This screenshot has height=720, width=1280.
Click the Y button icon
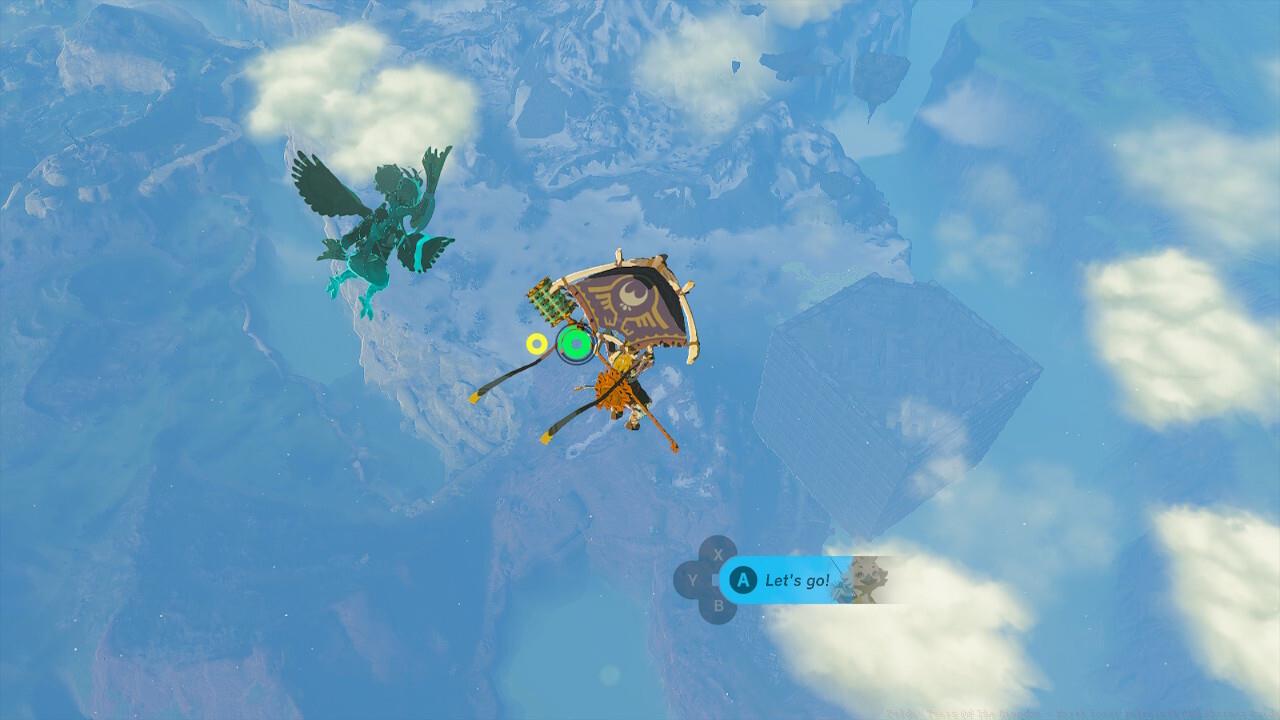click(691, 581)
